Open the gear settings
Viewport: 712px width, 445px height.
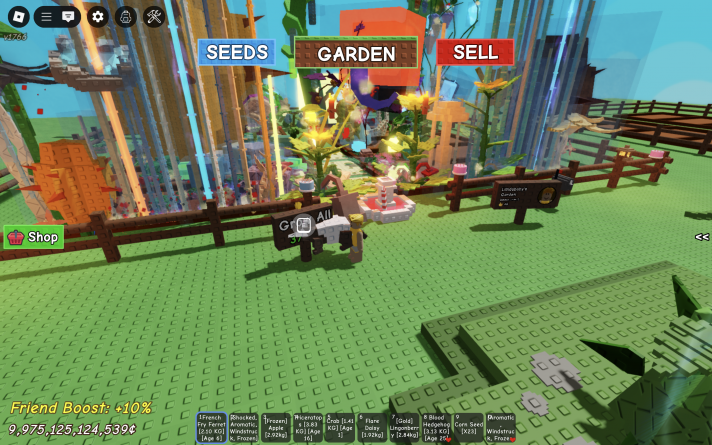tap(97, 17)
